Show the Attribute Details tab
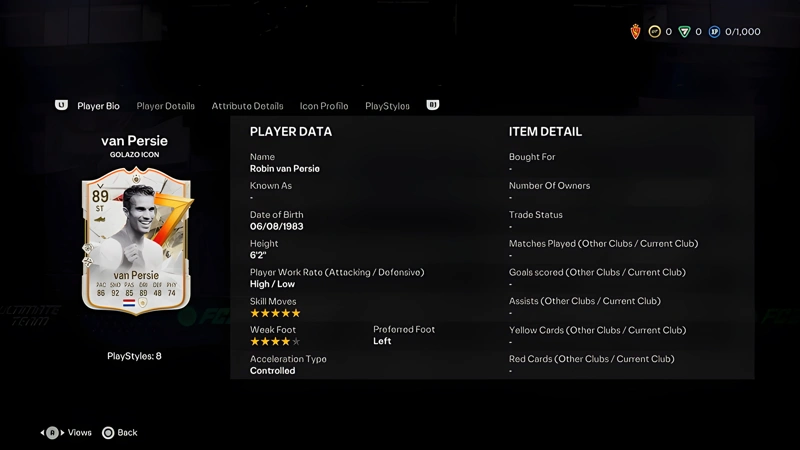 click(247, 106)
